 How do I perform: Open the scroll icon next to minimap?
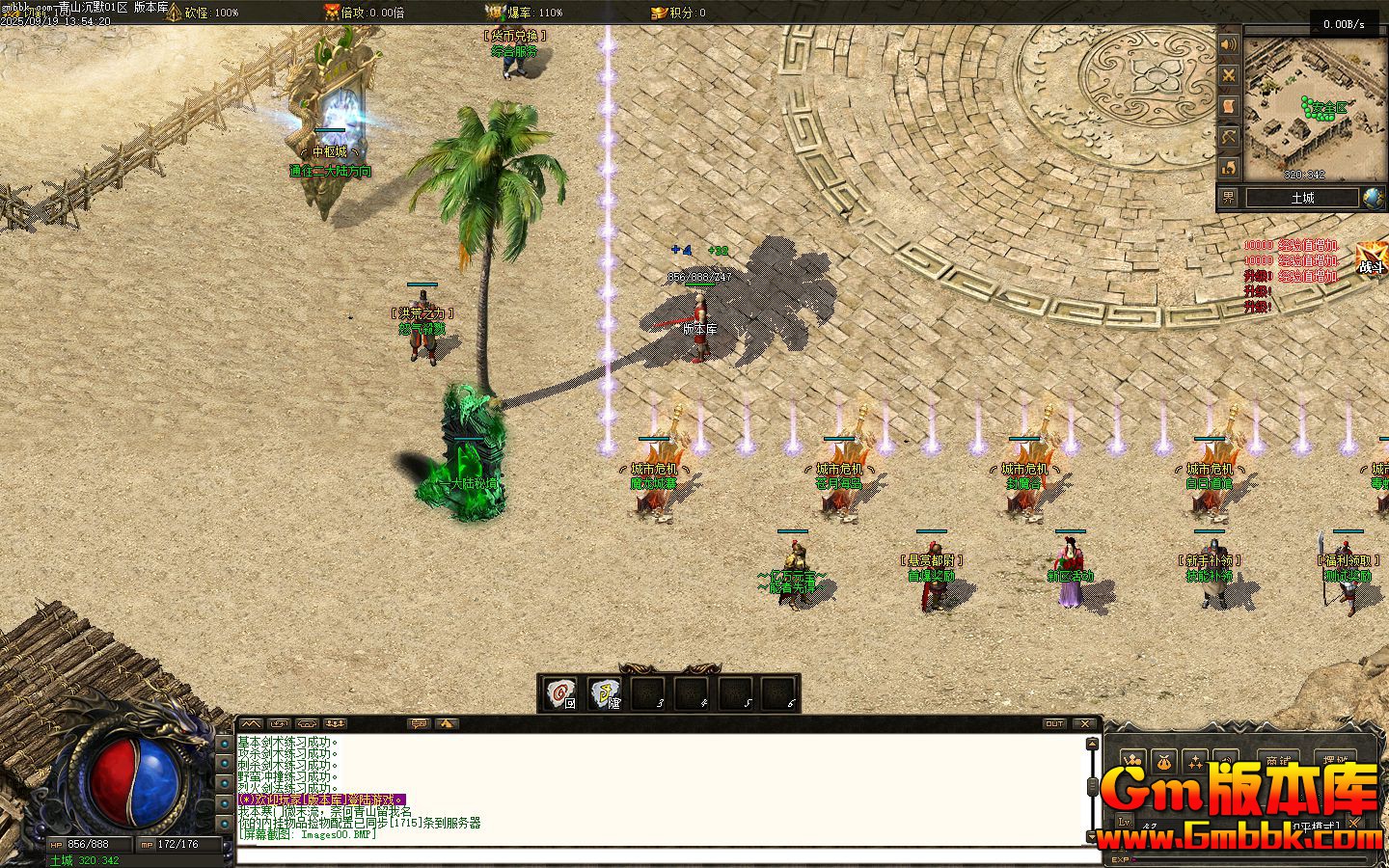point(1228,106)
